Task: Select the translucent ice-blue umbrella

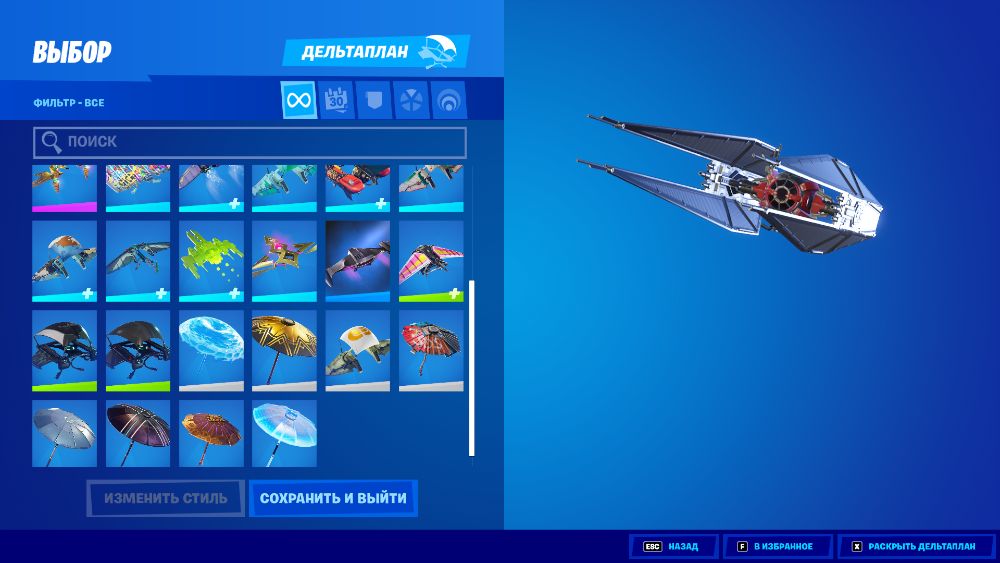Action: [284, 433]
